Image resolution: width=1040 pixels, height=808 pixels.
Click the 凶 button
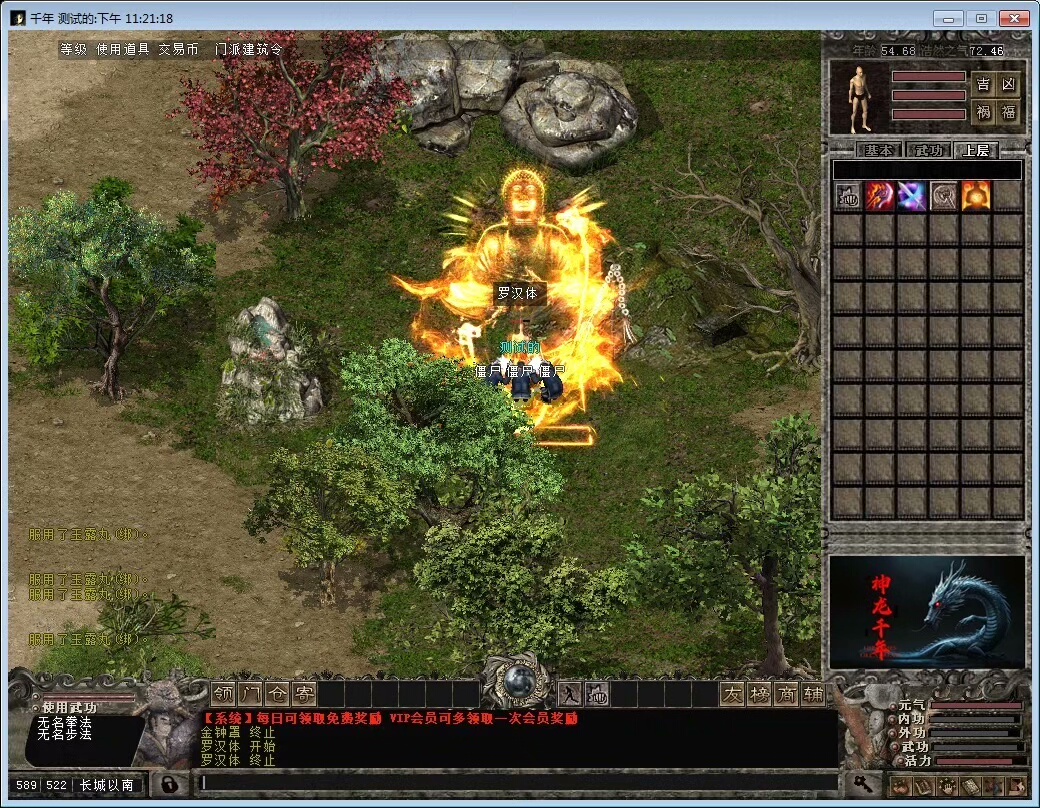coord(1009,85)
